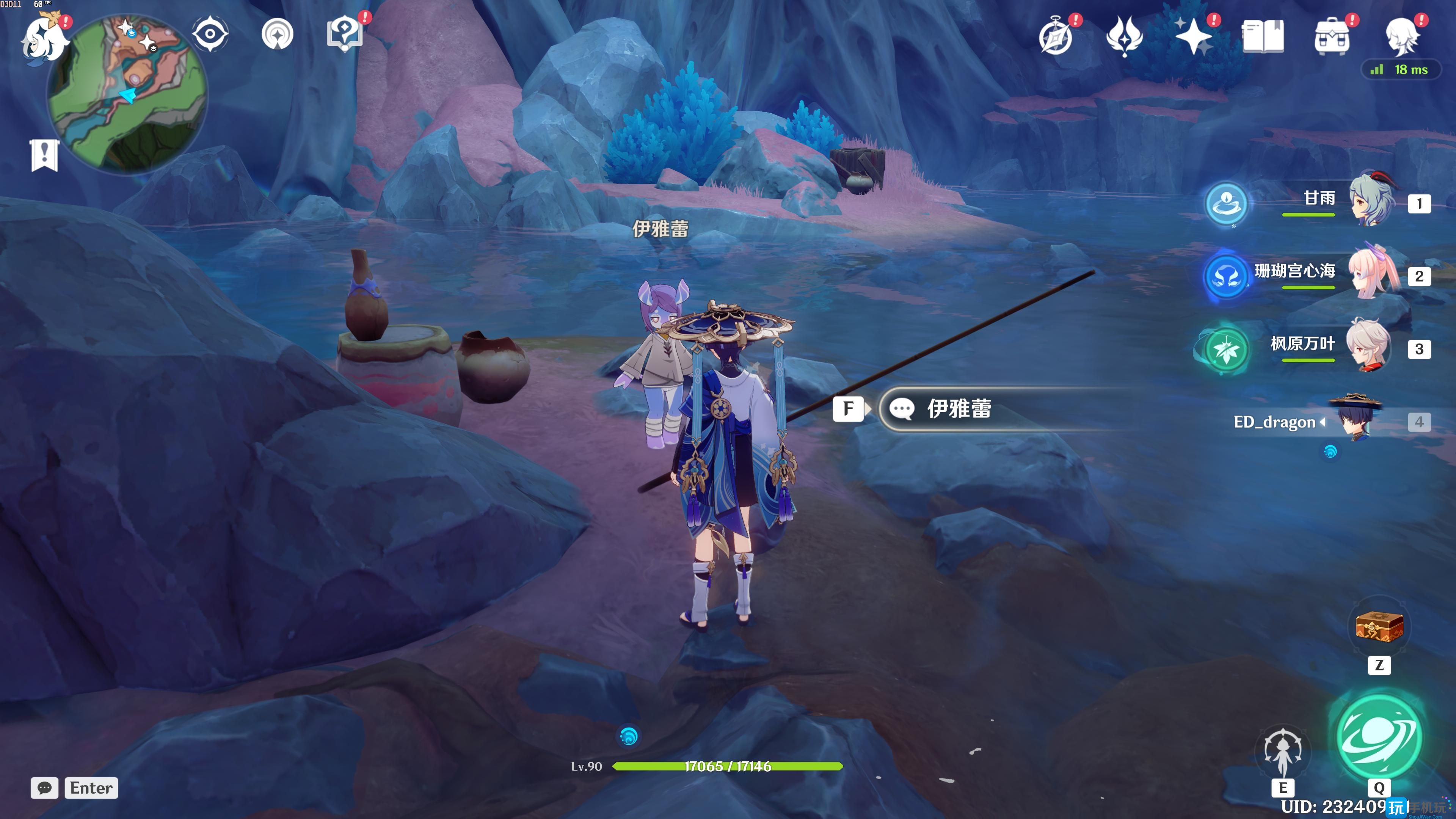
Task: Open the quest marker bookmark icon
Action: tap(45, 154)
